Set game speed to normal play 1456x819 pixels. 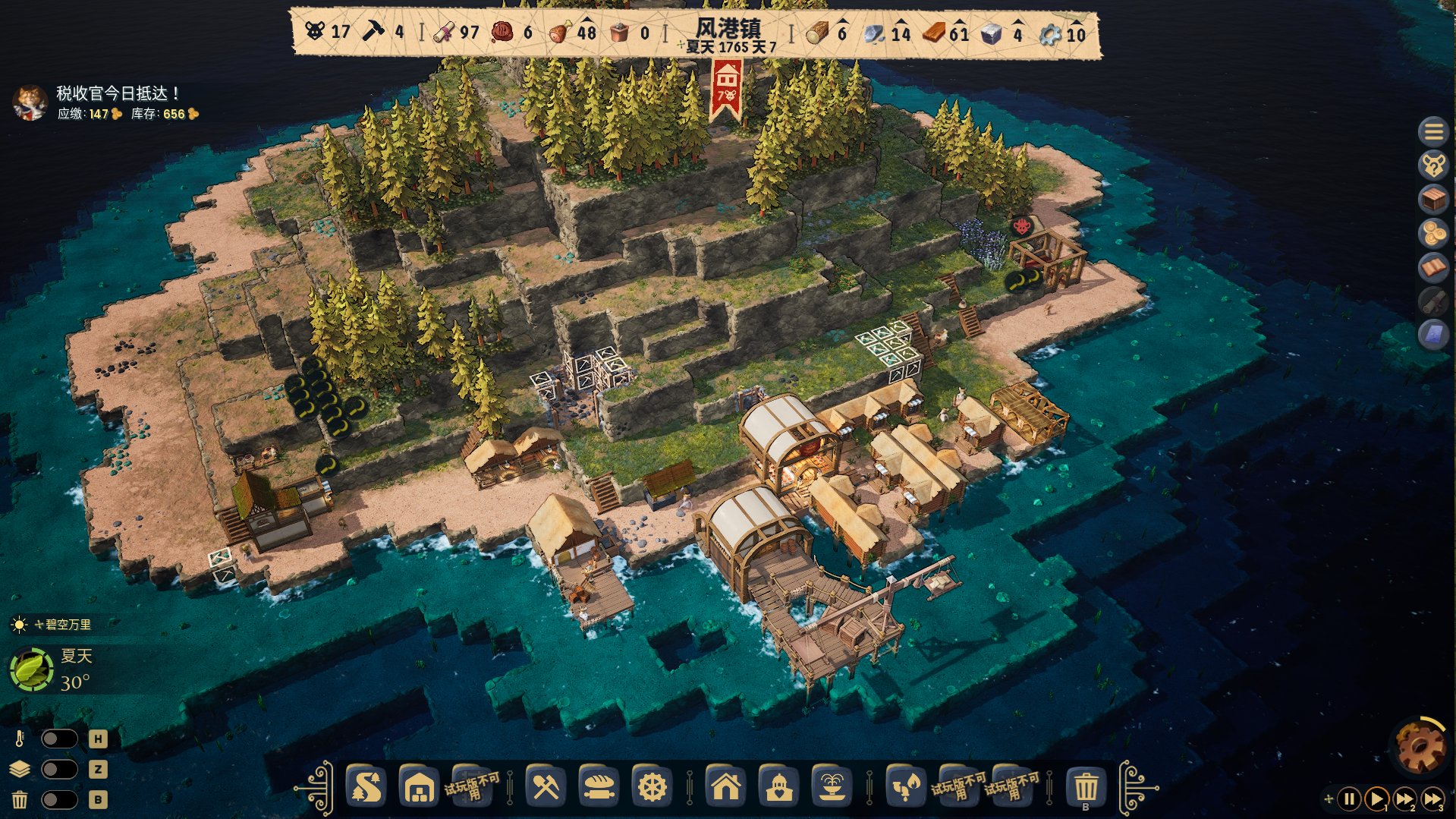pos(1376,799)
